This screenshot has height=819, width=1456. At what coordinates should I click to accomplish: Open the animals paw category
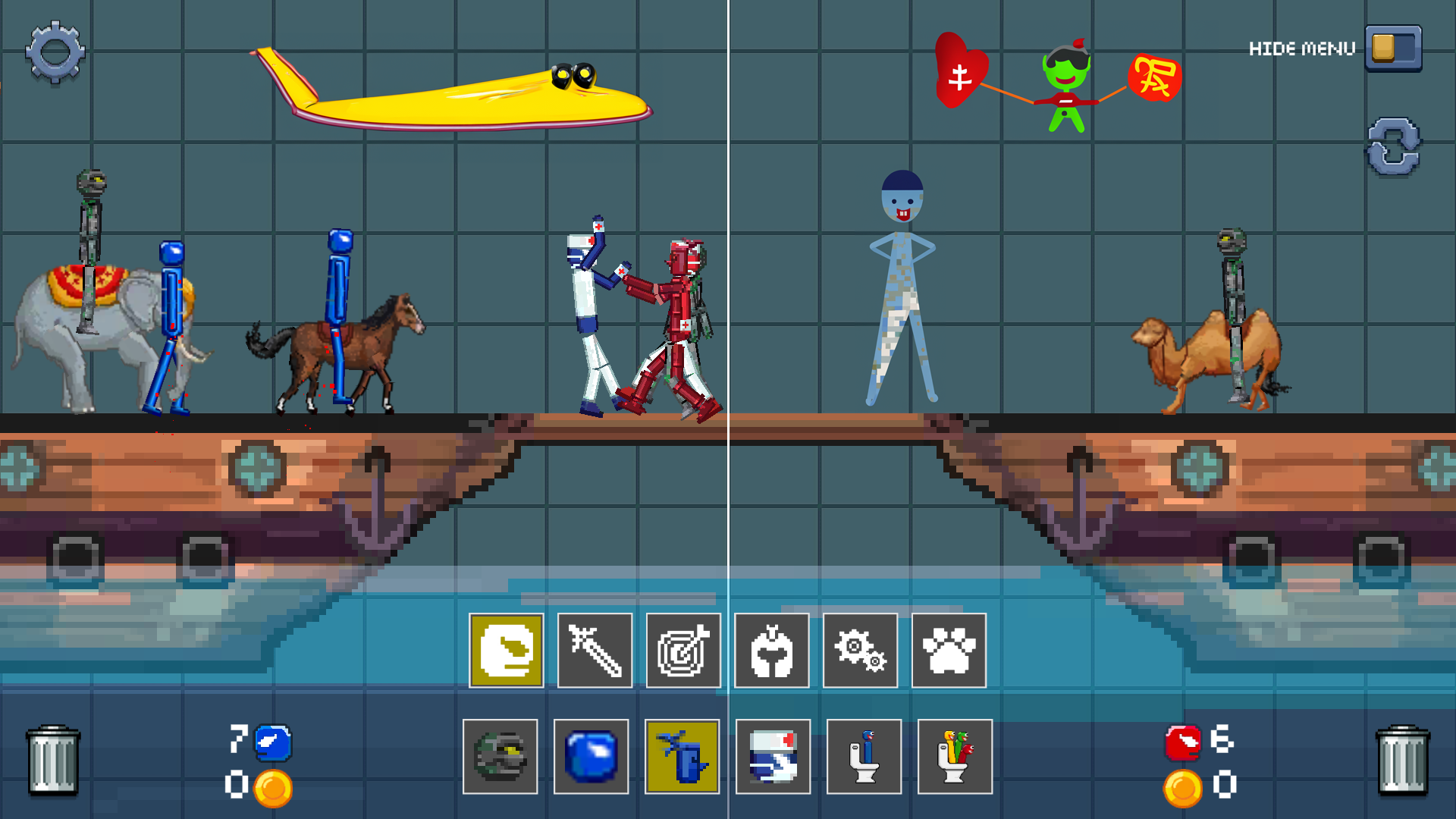(x=949, y=651)
